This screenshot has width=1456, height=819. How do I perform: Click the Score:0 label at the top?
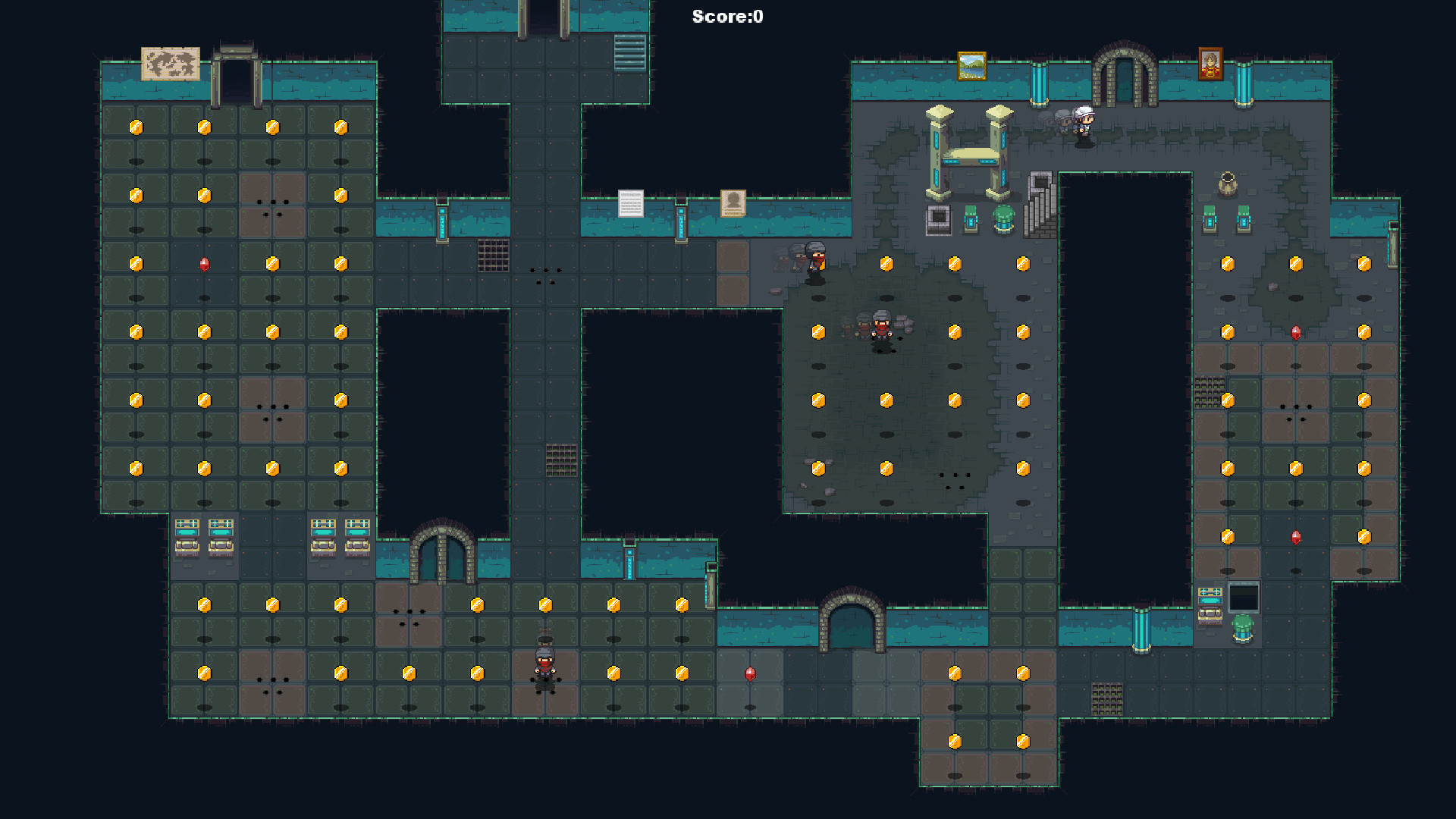pyautogui.click(x=726, y=14)
